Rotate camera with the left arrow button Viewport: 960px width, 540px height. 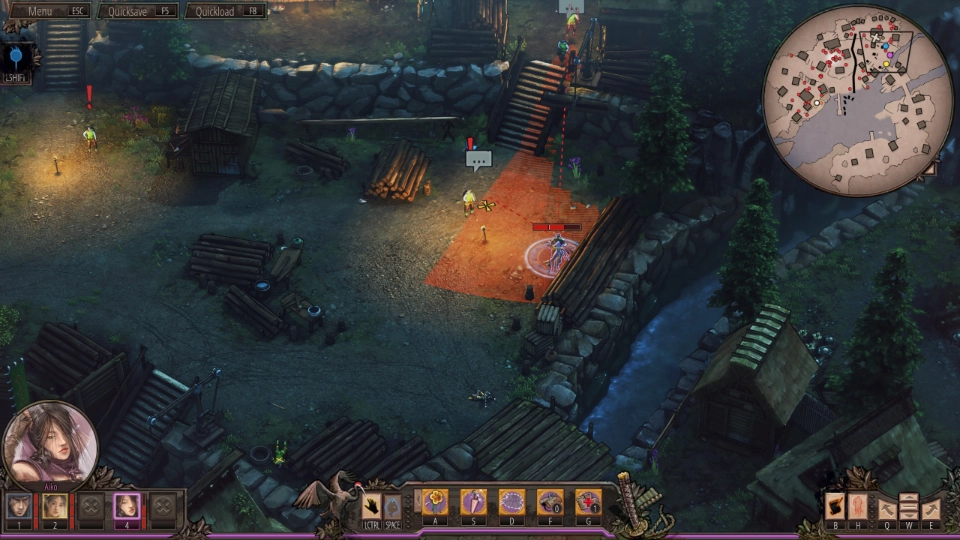coord(885,509)
